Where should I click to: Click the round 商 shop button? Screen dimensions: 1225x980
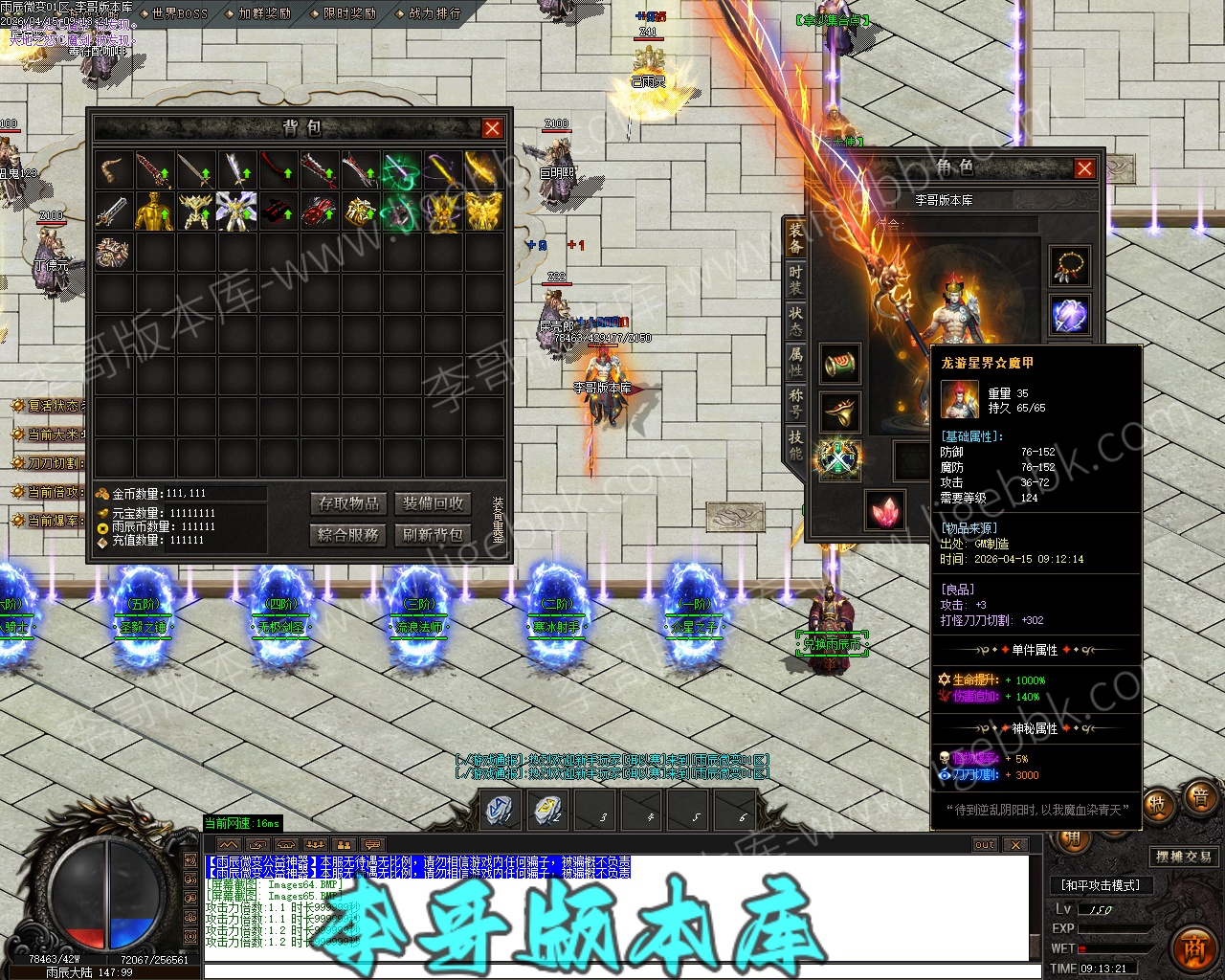pyautogui.click(x=1192, y=946)
